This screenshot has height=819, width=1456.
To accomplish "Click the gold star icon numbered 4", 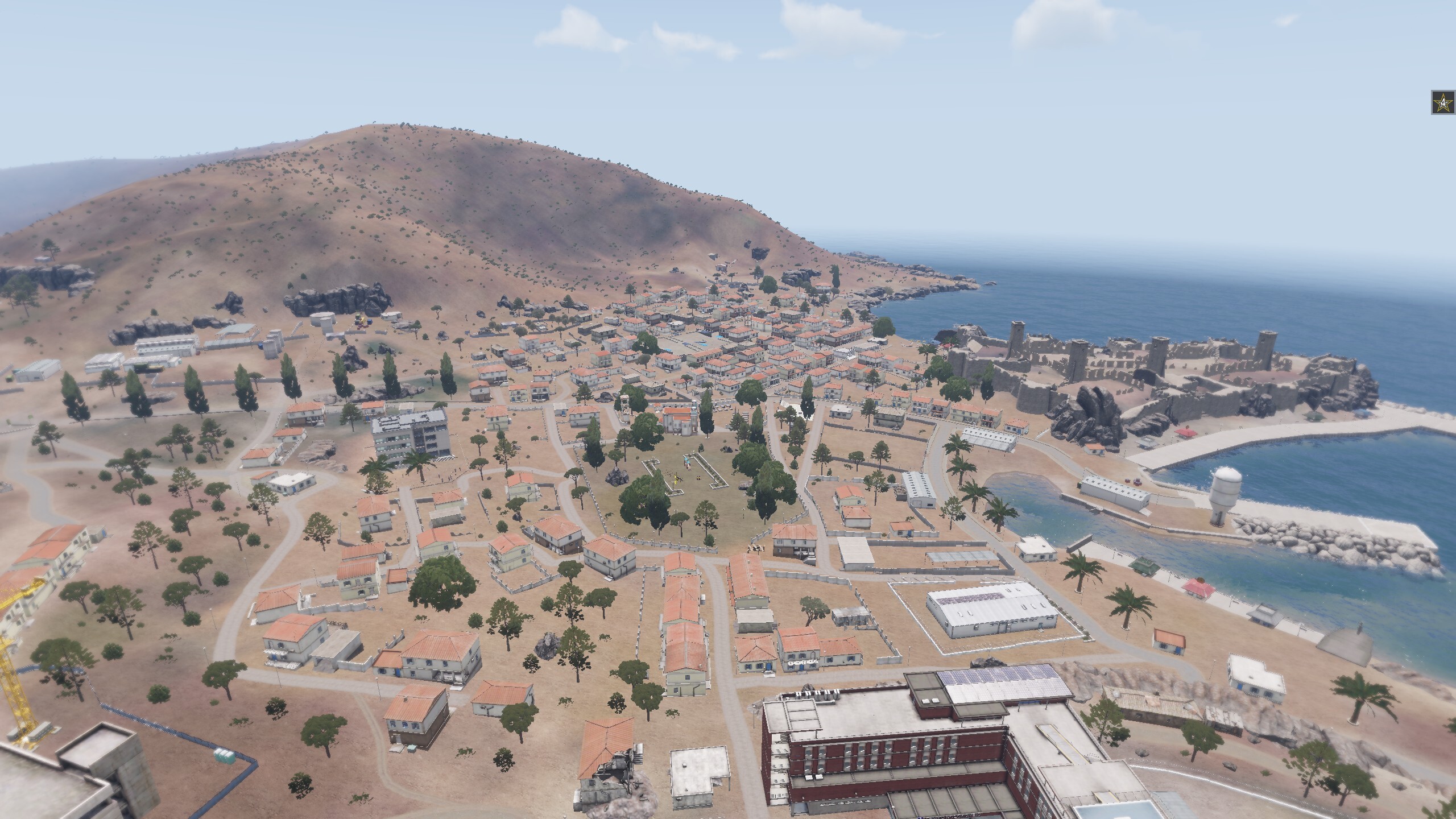I will coord(1442,103).
